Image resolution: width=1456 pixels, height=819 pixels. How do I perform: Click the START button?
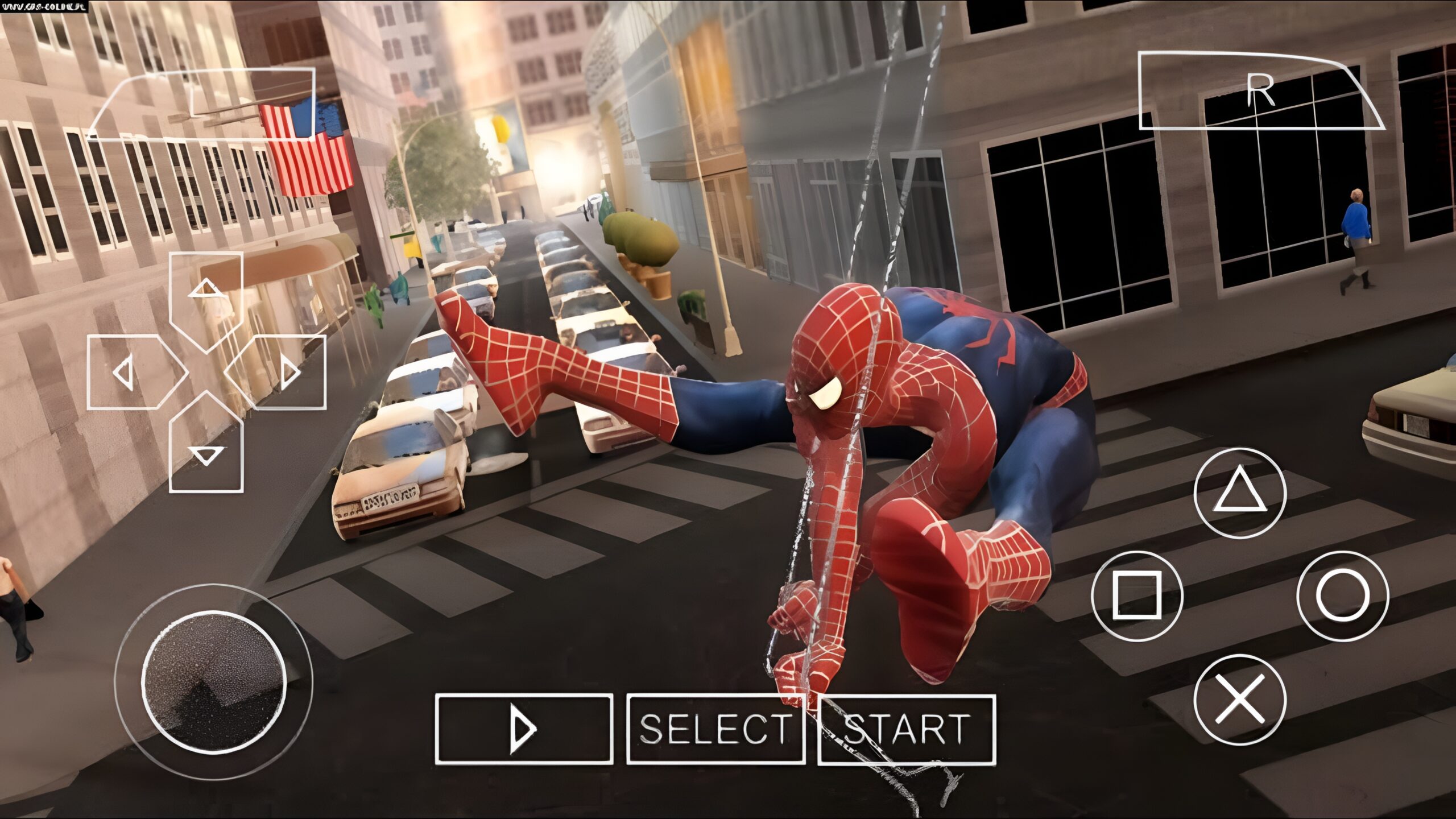[x=907, y=729]
